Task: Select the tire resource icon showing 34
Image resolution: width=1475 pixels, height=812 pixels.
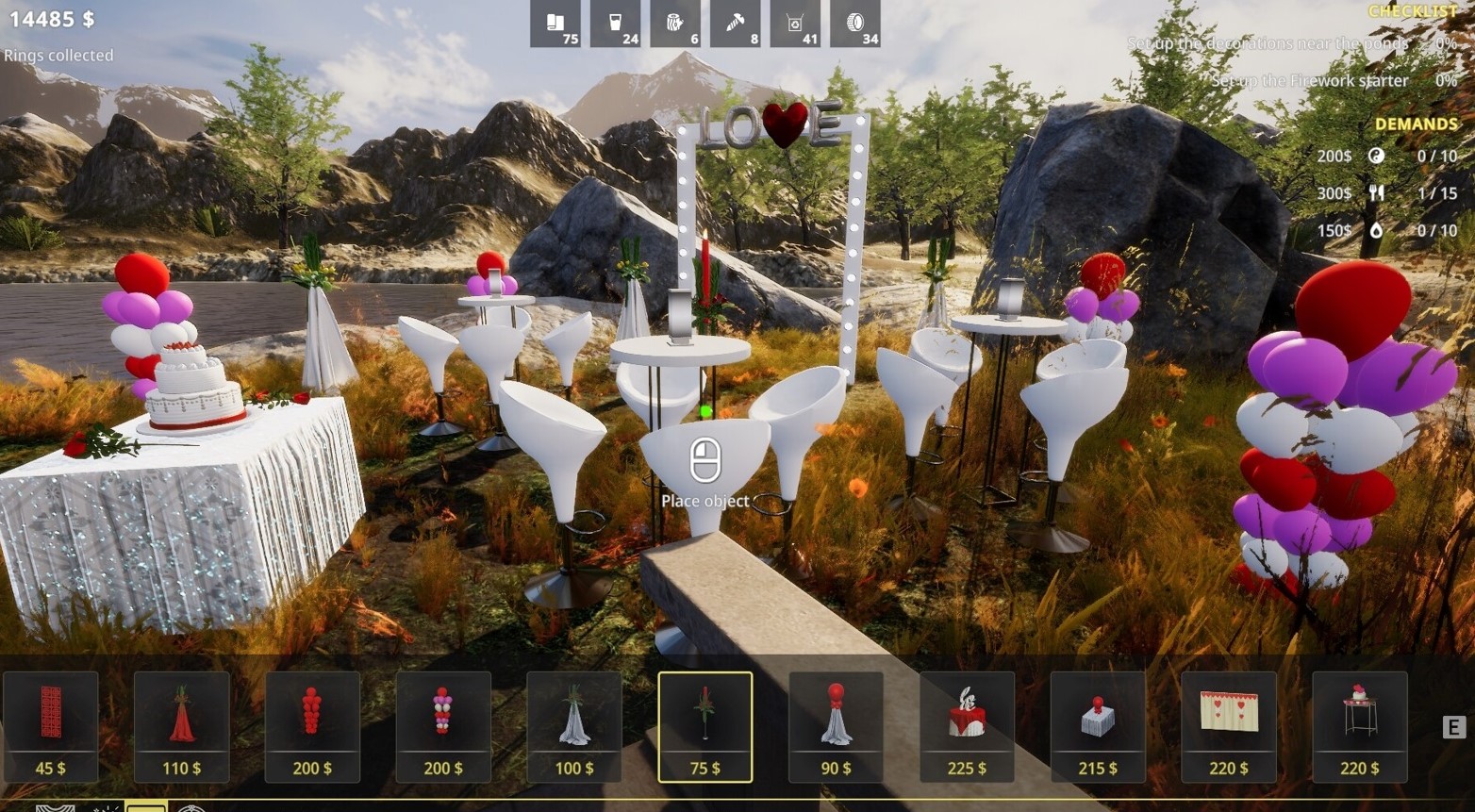Action: coord(856,25)
